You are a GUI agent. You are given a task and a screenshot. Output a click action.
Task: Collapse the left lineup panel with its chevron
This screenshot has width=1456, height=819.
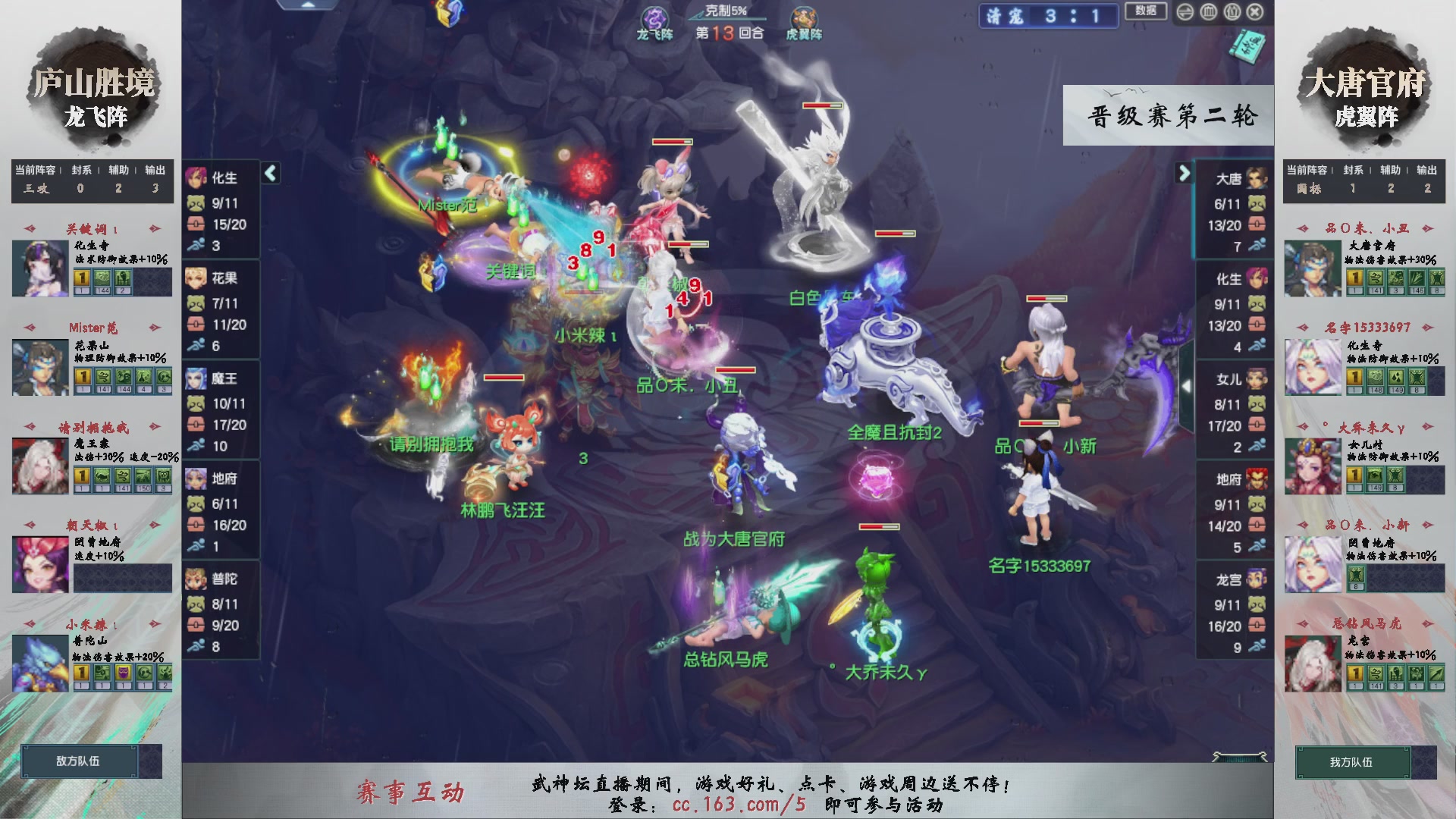click(x=269, y=173)
